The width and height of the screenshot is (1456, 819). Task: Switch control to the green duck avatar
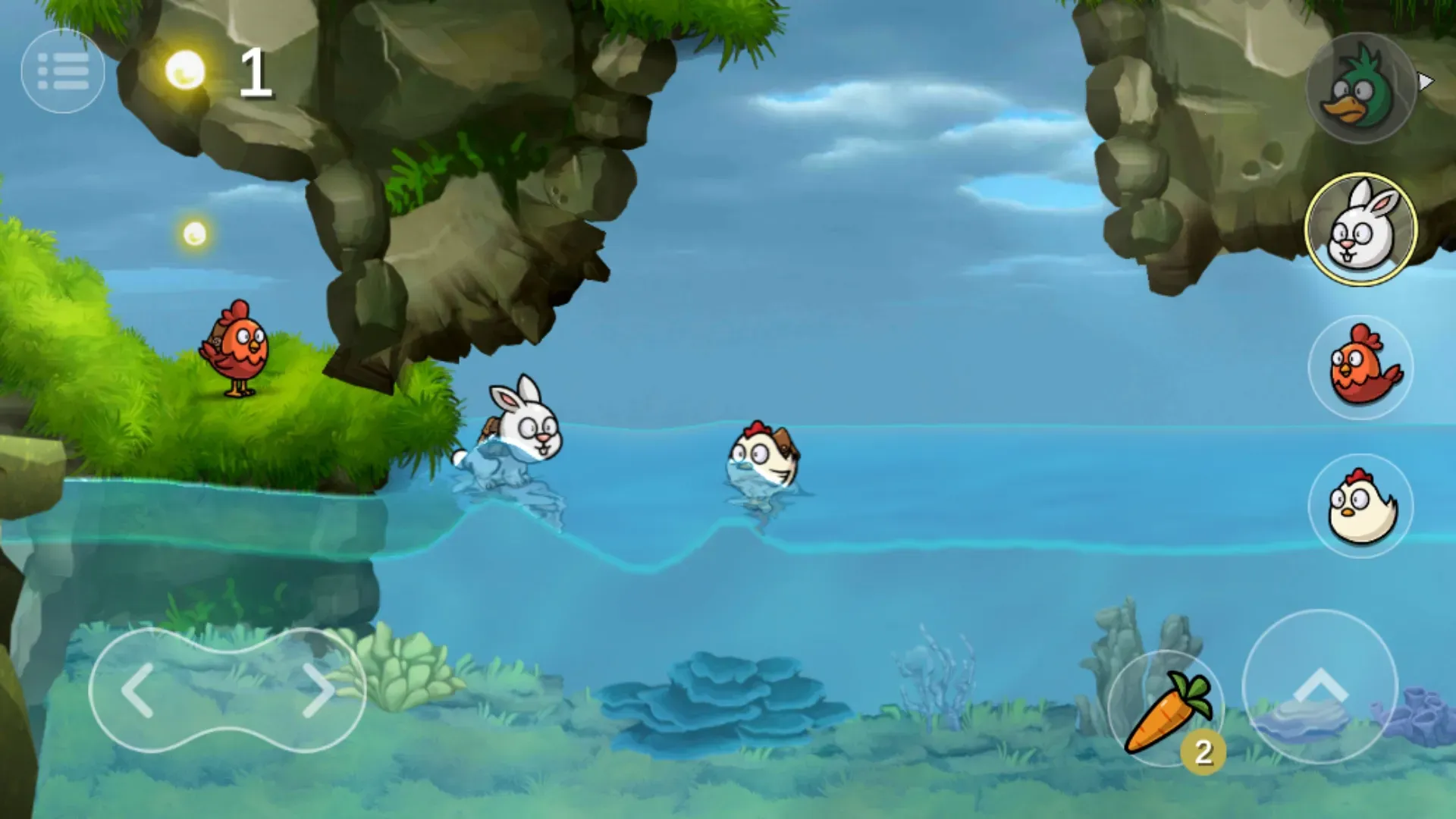pyautogui.click(x=1360, y=91)
